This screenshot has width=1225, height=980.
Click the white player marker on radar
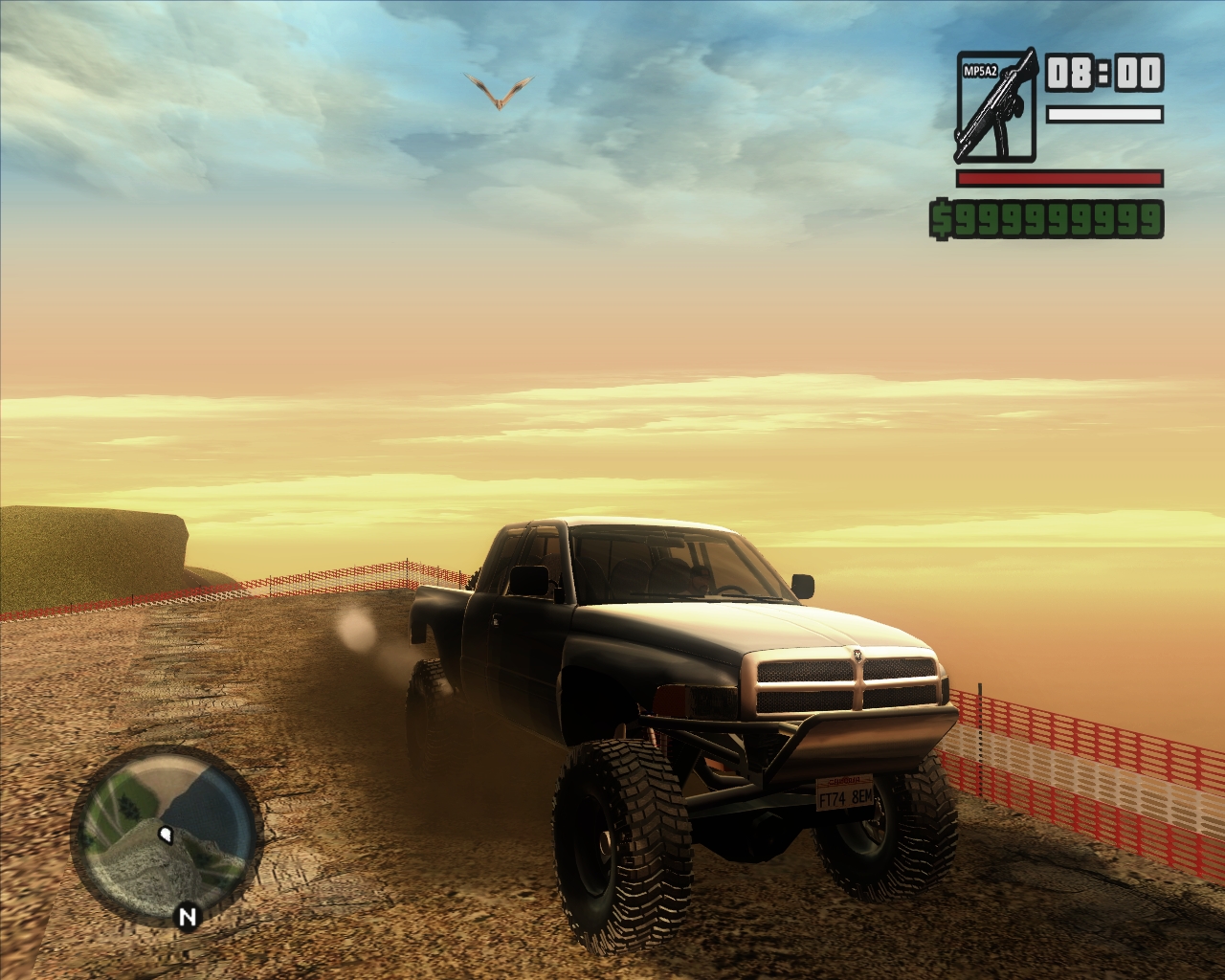coord(167,835)
